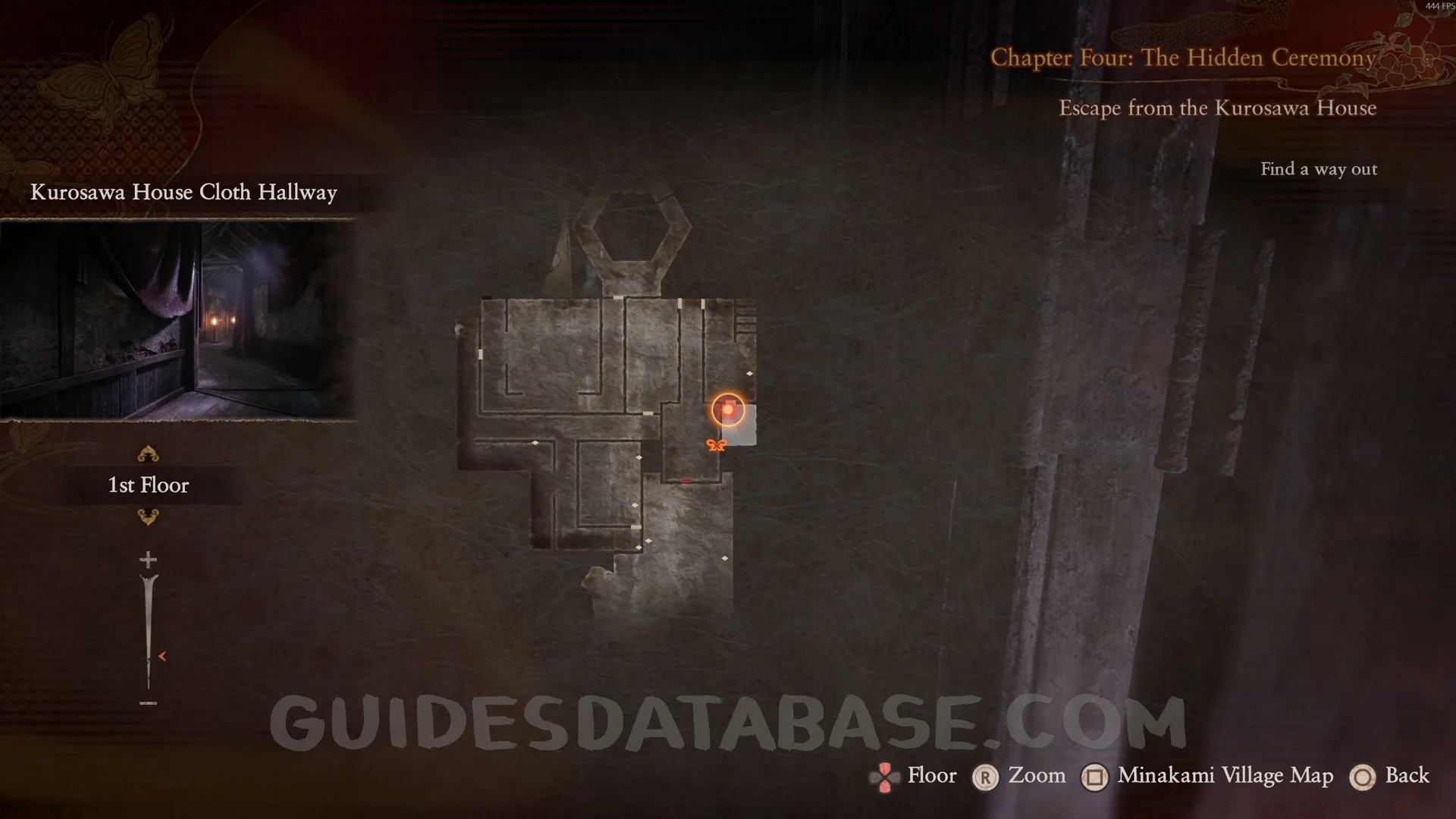Go up a floor with the upper arrow
Screen dimensions: 1456x819
(148, 453)
